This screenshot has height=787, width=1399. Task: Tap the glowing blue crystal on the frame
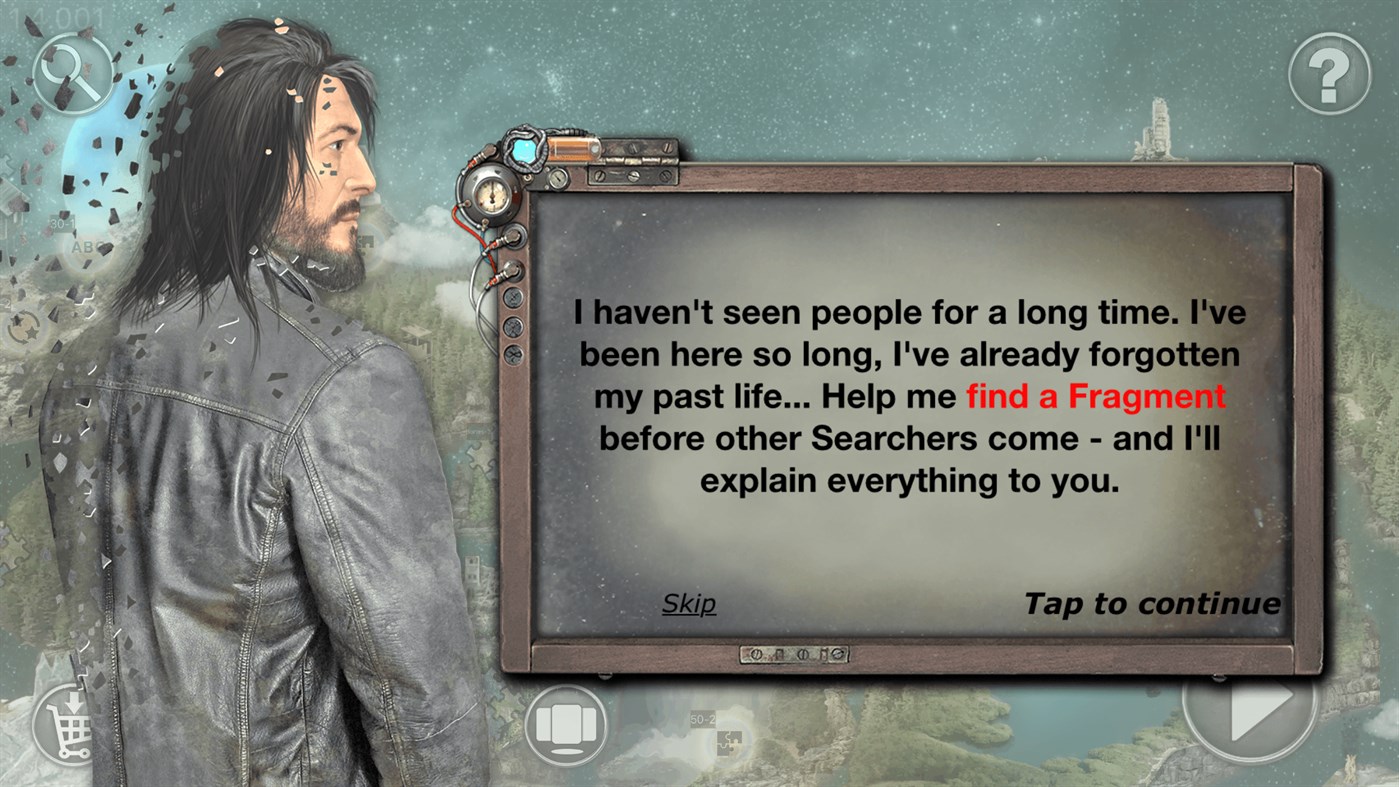click(523, 148)
